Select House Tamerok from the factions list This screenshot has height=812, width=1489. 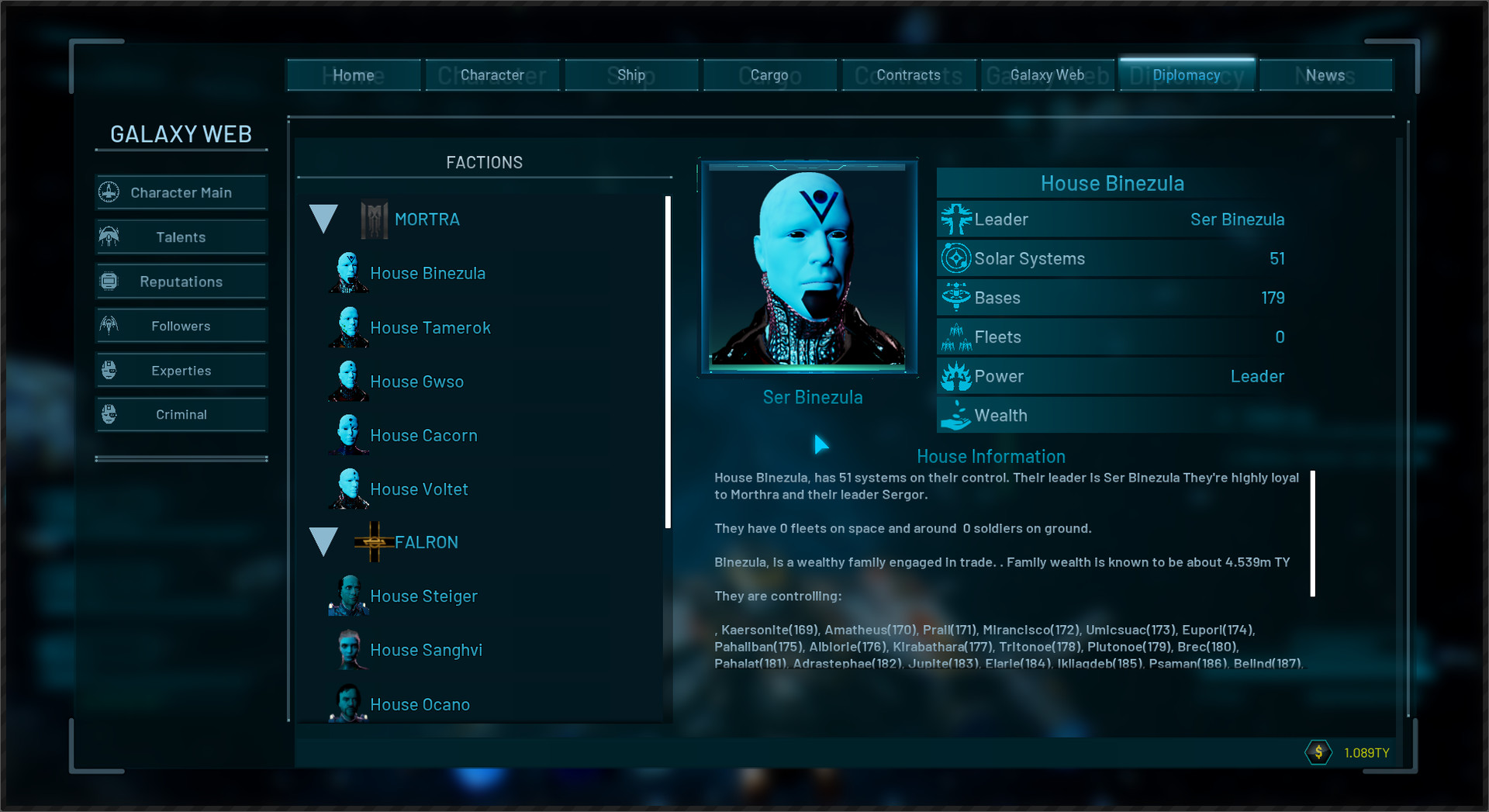point(431,327)
